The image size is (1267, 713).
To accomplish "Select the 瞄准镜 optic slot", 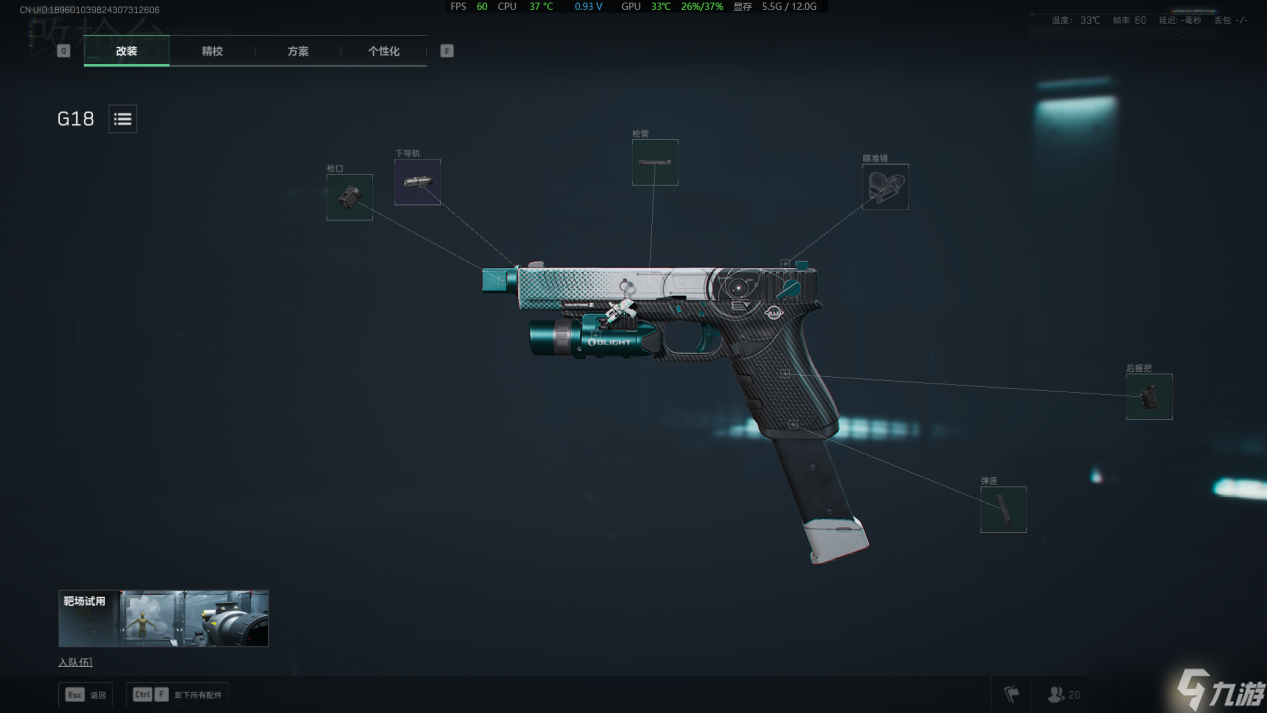I will 885,187.
